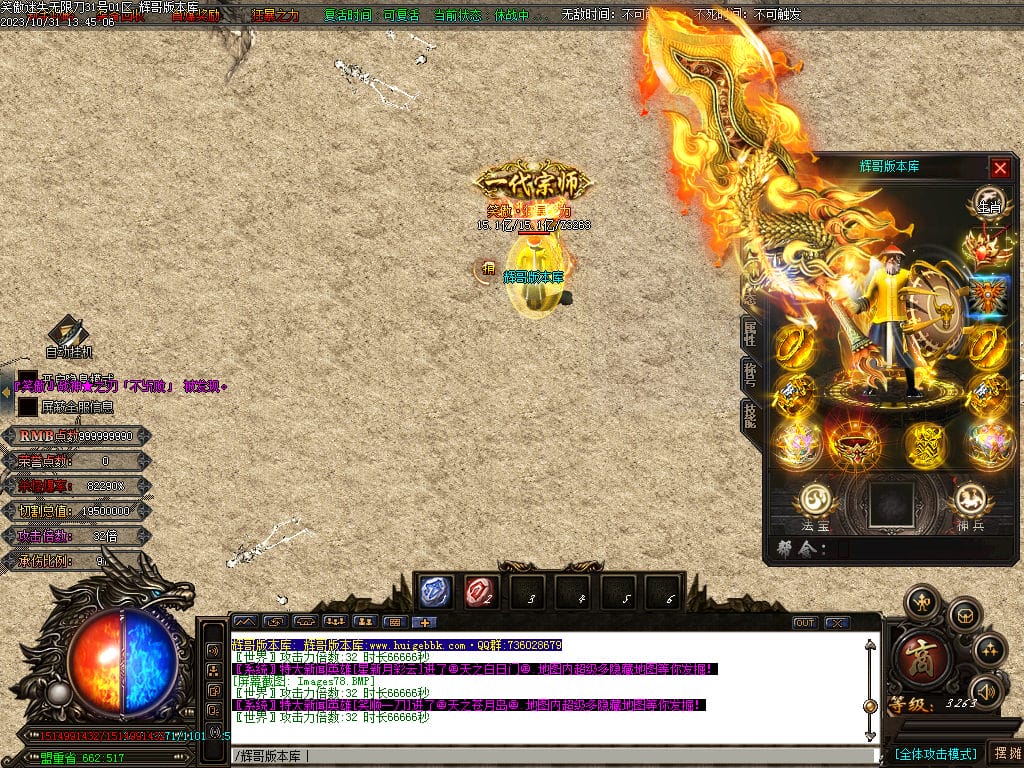This screenshot has height=768, width=1024.
Task: Select the red rune hotbar item
Action: (480, 592)
